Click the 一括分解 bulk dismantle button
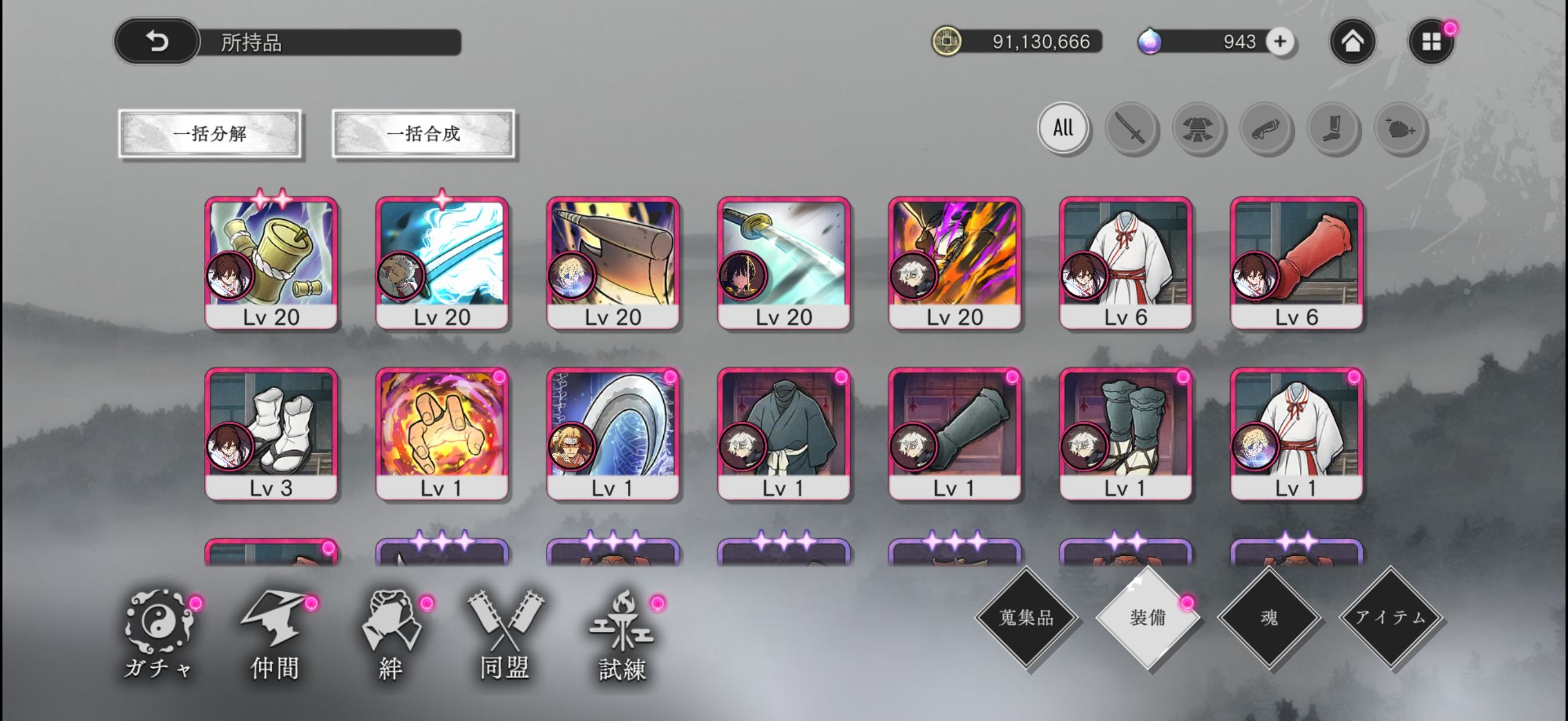 [210, 133]
